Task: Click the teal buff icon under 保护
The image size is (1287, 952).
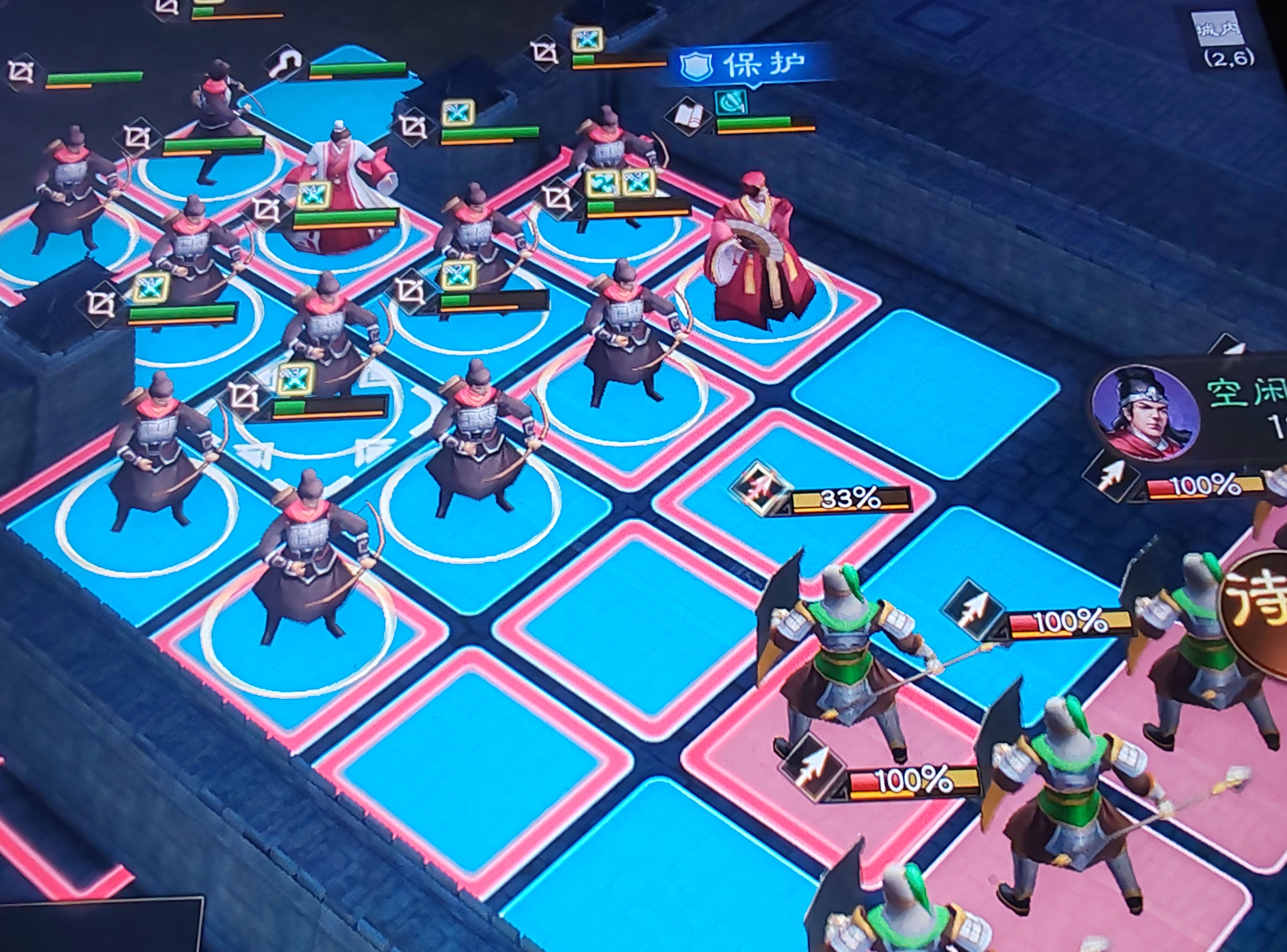Action: tap(731, 103)
